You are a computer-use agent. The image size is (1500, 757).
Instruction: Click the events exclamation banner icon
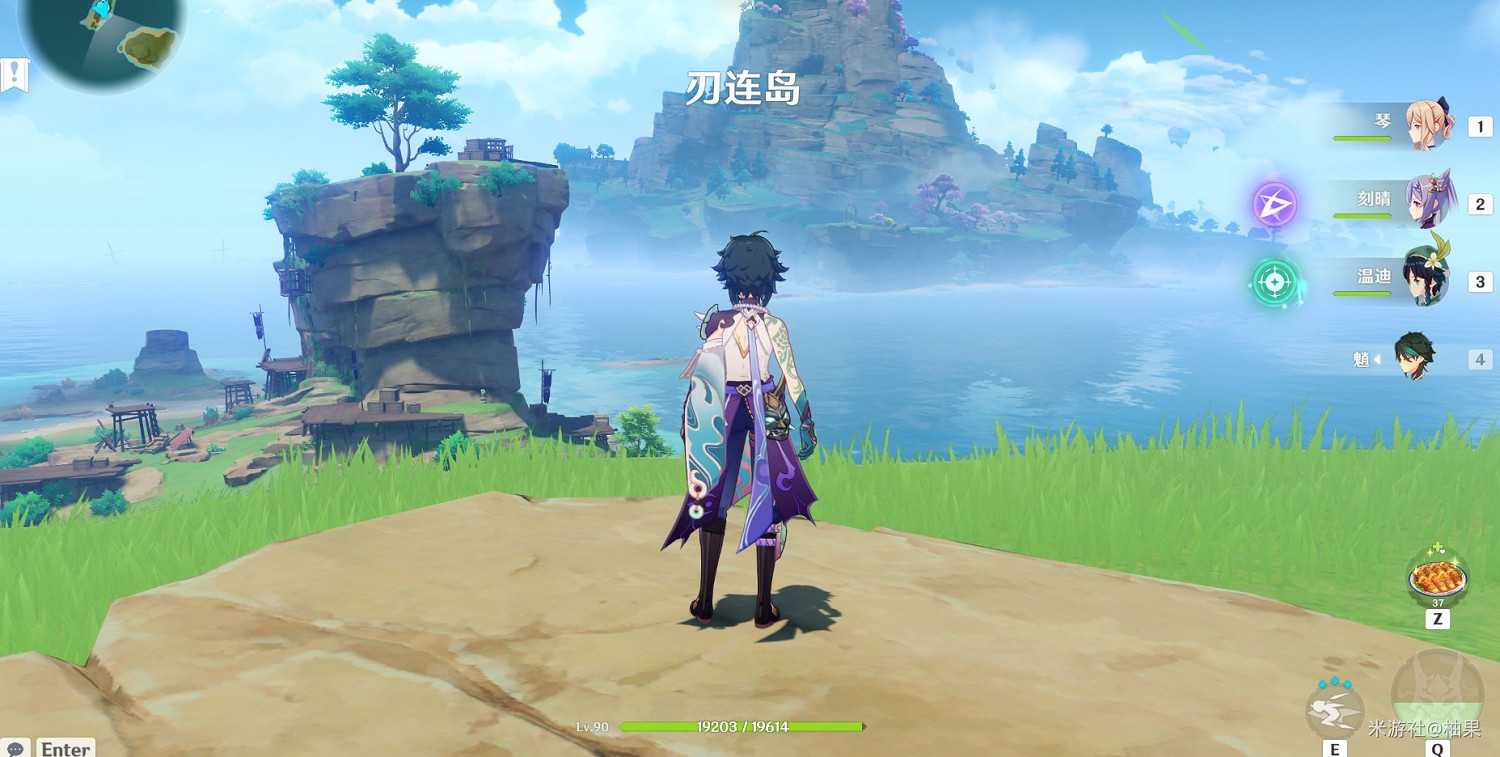(x=14, y=72)
